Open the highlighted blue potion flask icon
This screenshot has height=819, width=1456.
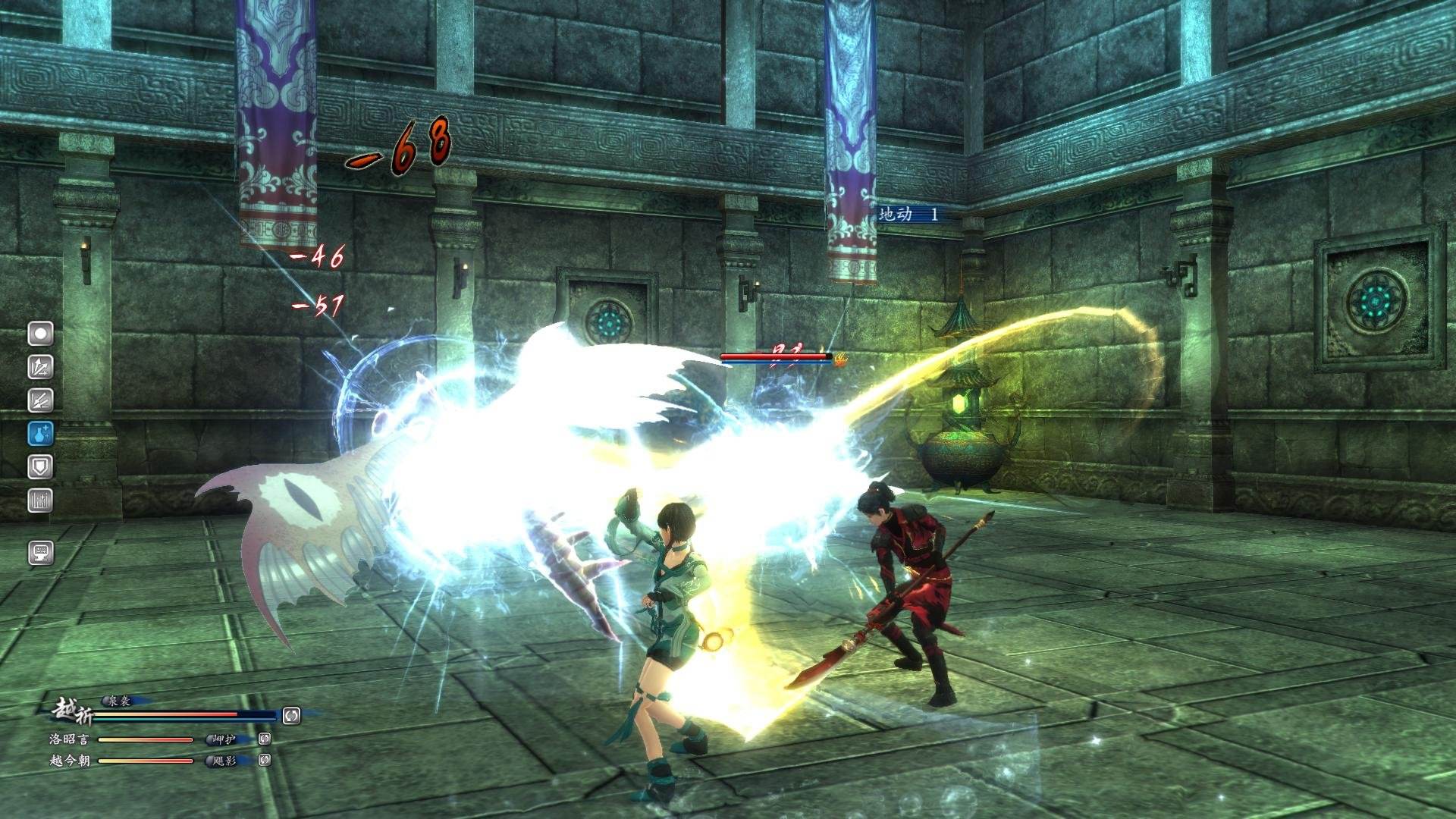42,432
